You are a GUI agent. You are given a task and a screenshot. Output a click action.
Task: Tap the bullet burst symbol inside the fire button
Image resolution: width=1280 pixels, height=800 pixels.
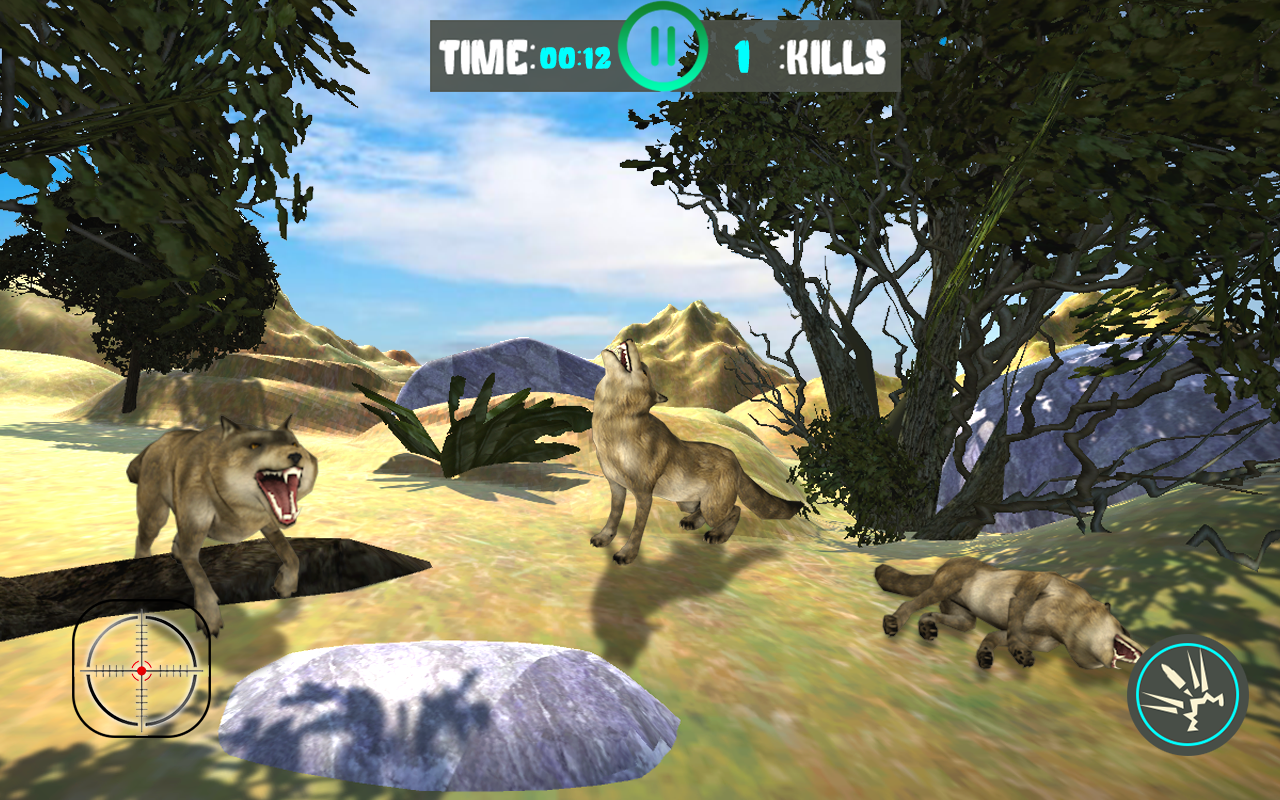coord(1185,692)
